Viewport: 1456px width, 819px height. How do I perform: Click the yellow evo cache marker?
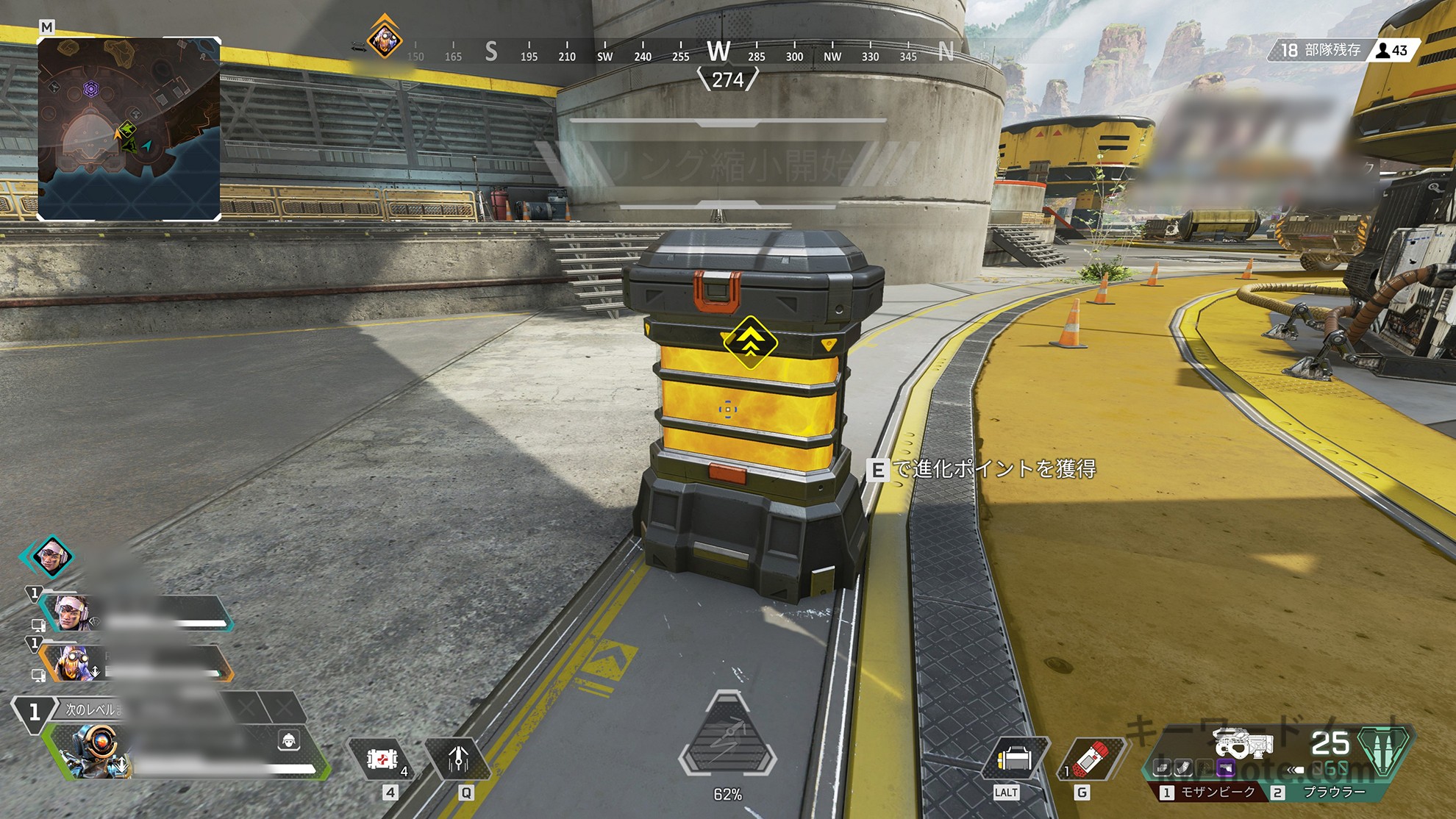pyautogui.click(x=750, y=342)
